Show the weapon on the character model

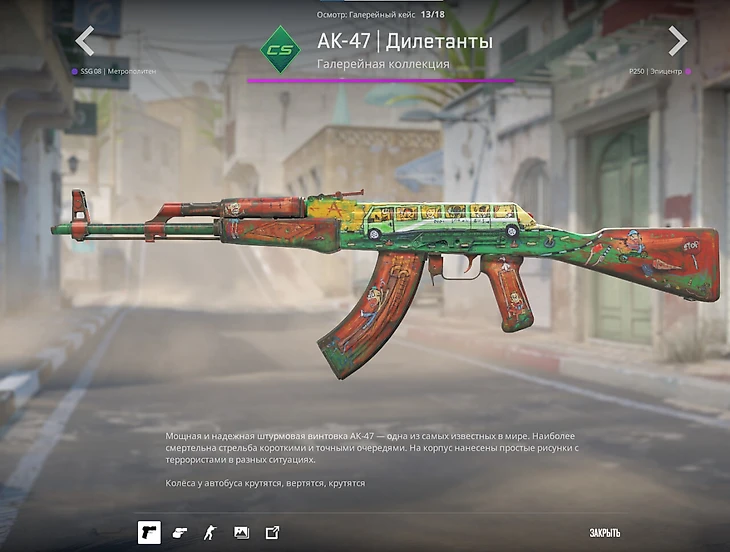pos(210,532)
